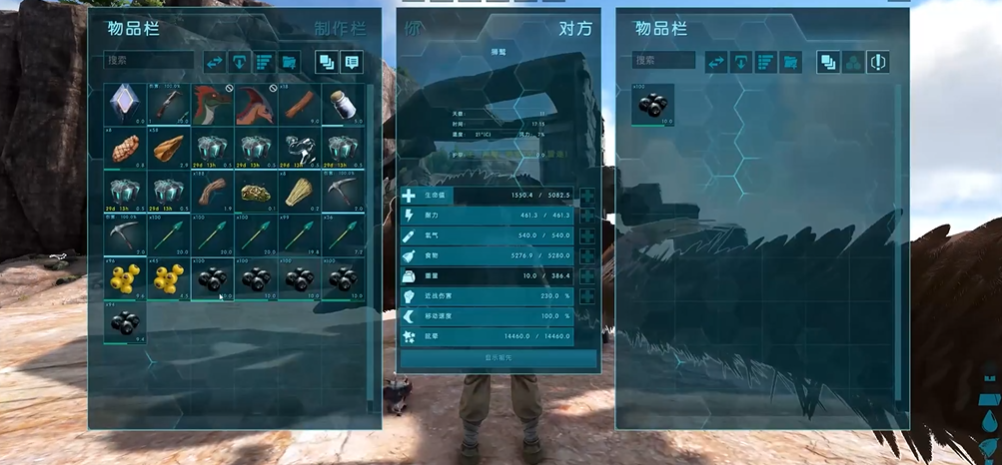Select the white dinosaur skeleton slot
Screen dimensions: 1002x465
click(x=298, y=148)
